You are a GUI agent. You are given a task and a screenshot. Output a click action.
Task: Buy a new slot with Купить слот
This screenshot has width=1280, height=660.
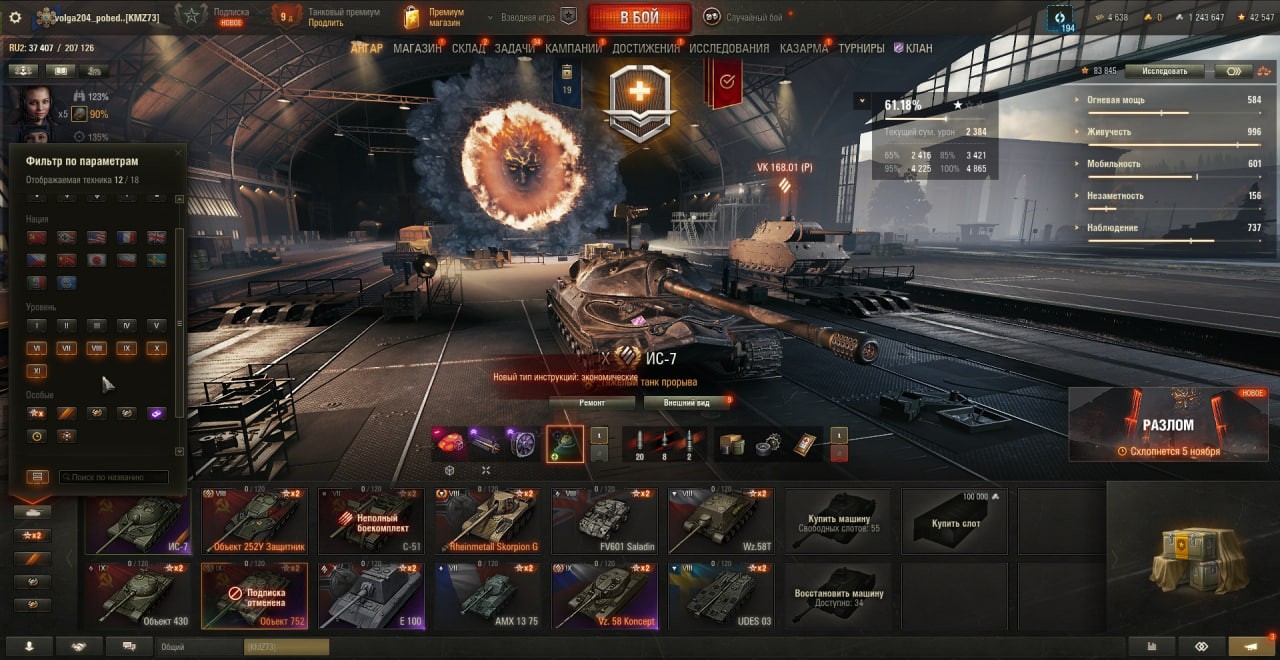tap(955, 520)
